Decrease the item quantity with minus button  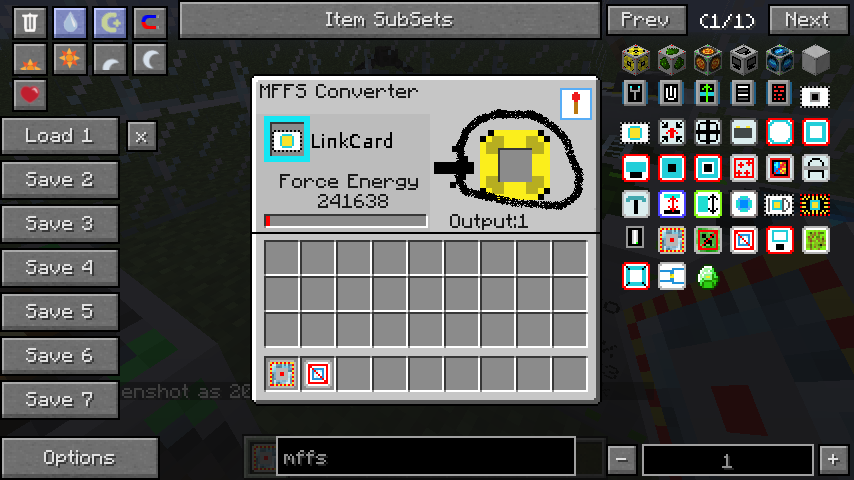(x=622, y=460)
